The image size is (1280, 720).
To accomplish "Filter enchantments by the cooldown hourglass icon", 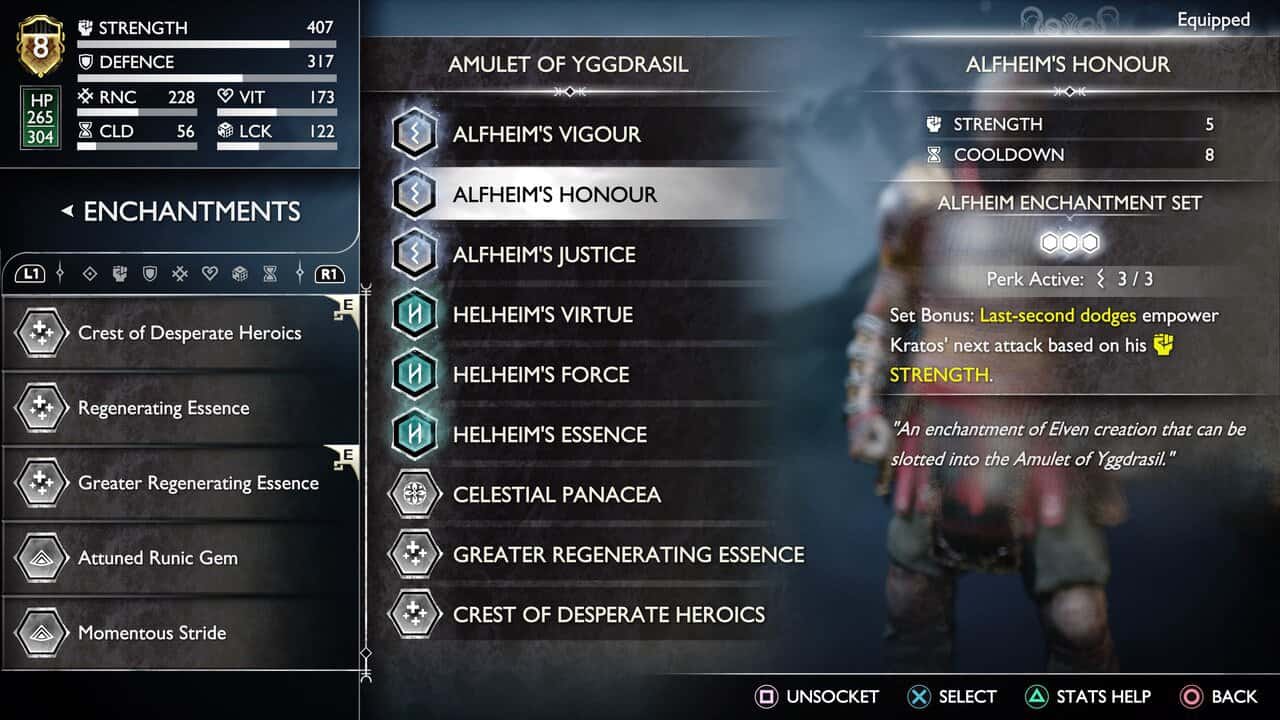I will click(270, 273).
